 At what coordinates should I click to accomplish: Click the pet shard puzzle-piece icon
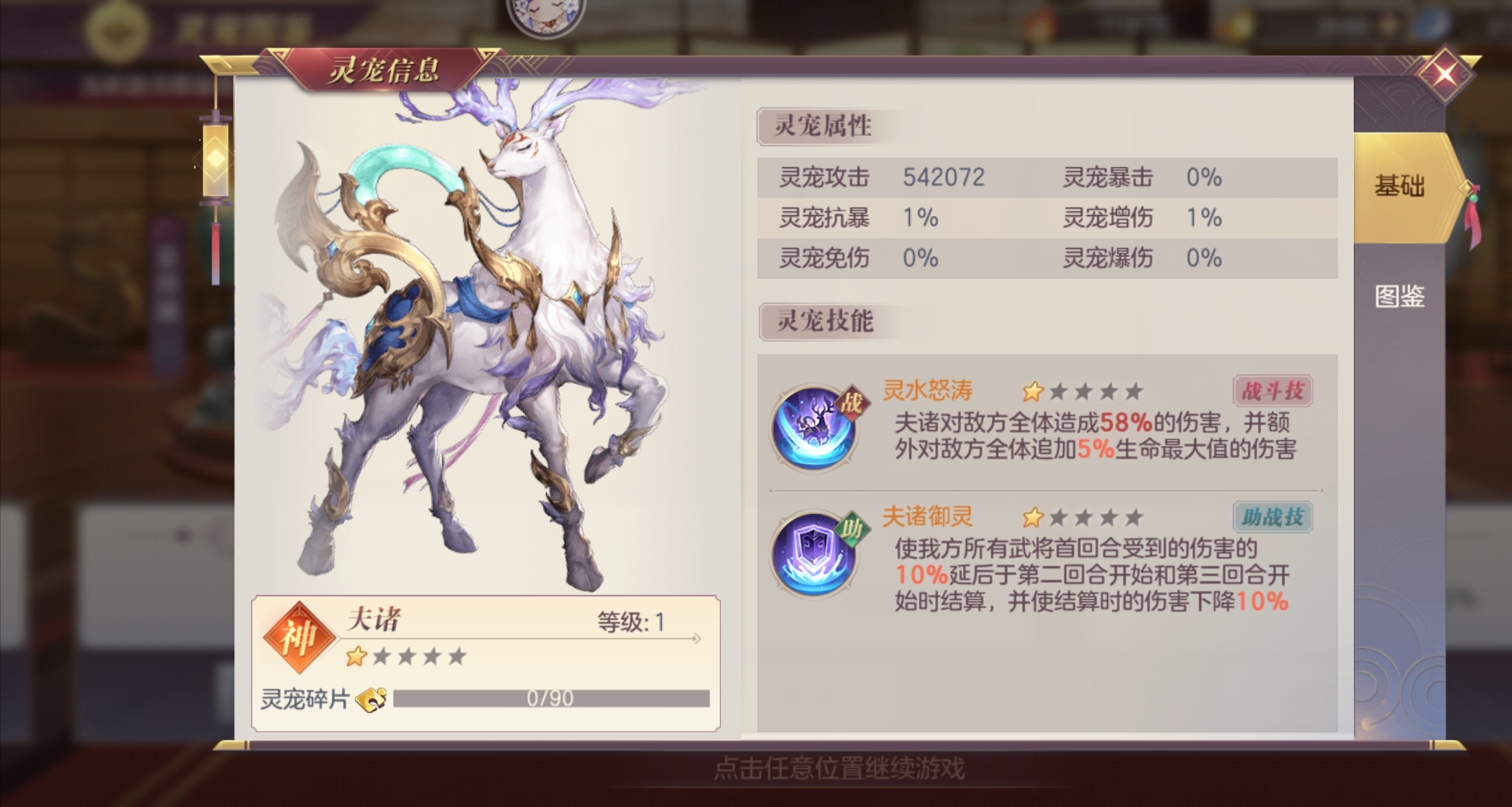[372, 699]
